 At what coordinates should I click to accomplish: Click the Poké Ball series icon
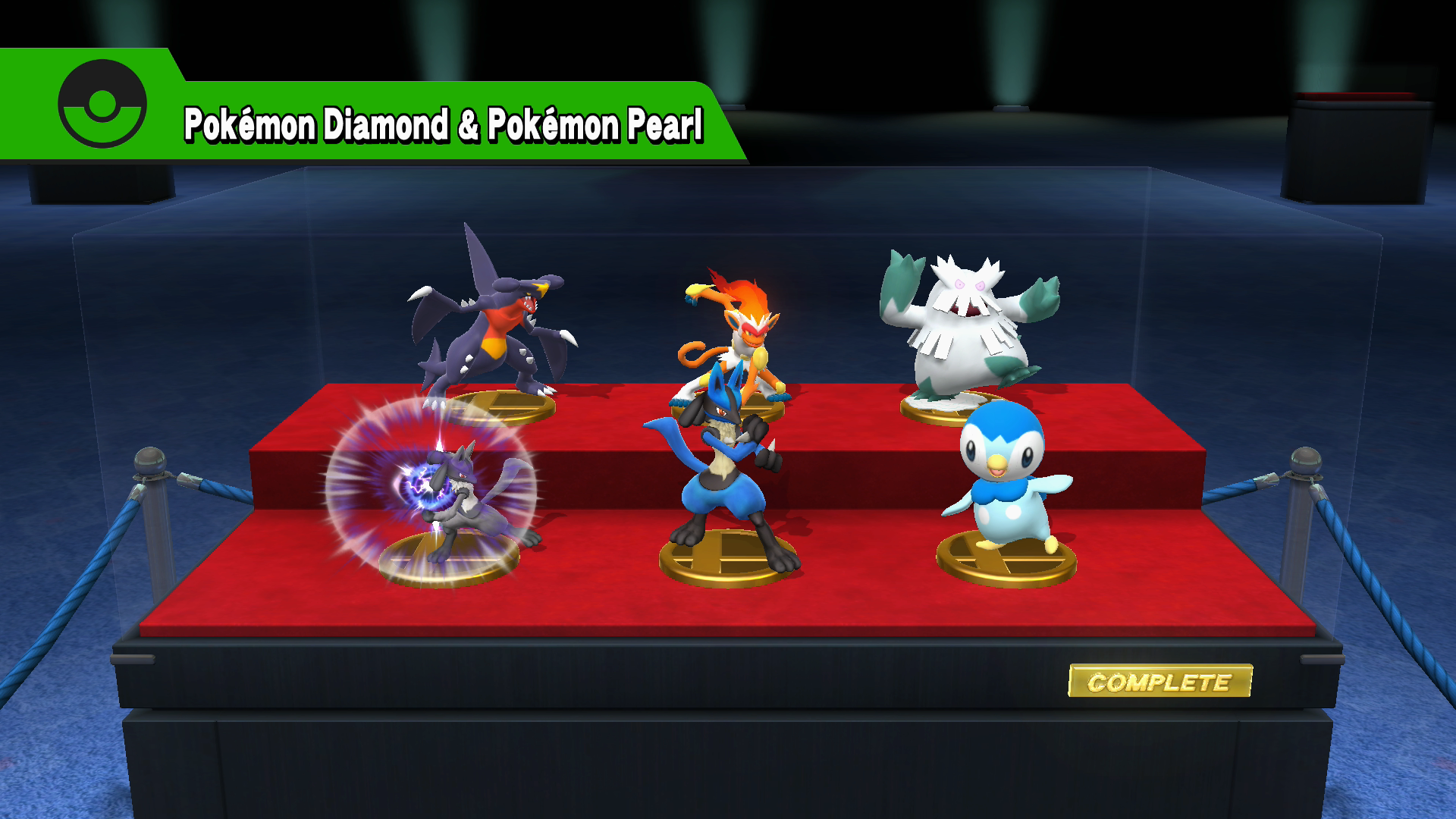pos(102,104)
